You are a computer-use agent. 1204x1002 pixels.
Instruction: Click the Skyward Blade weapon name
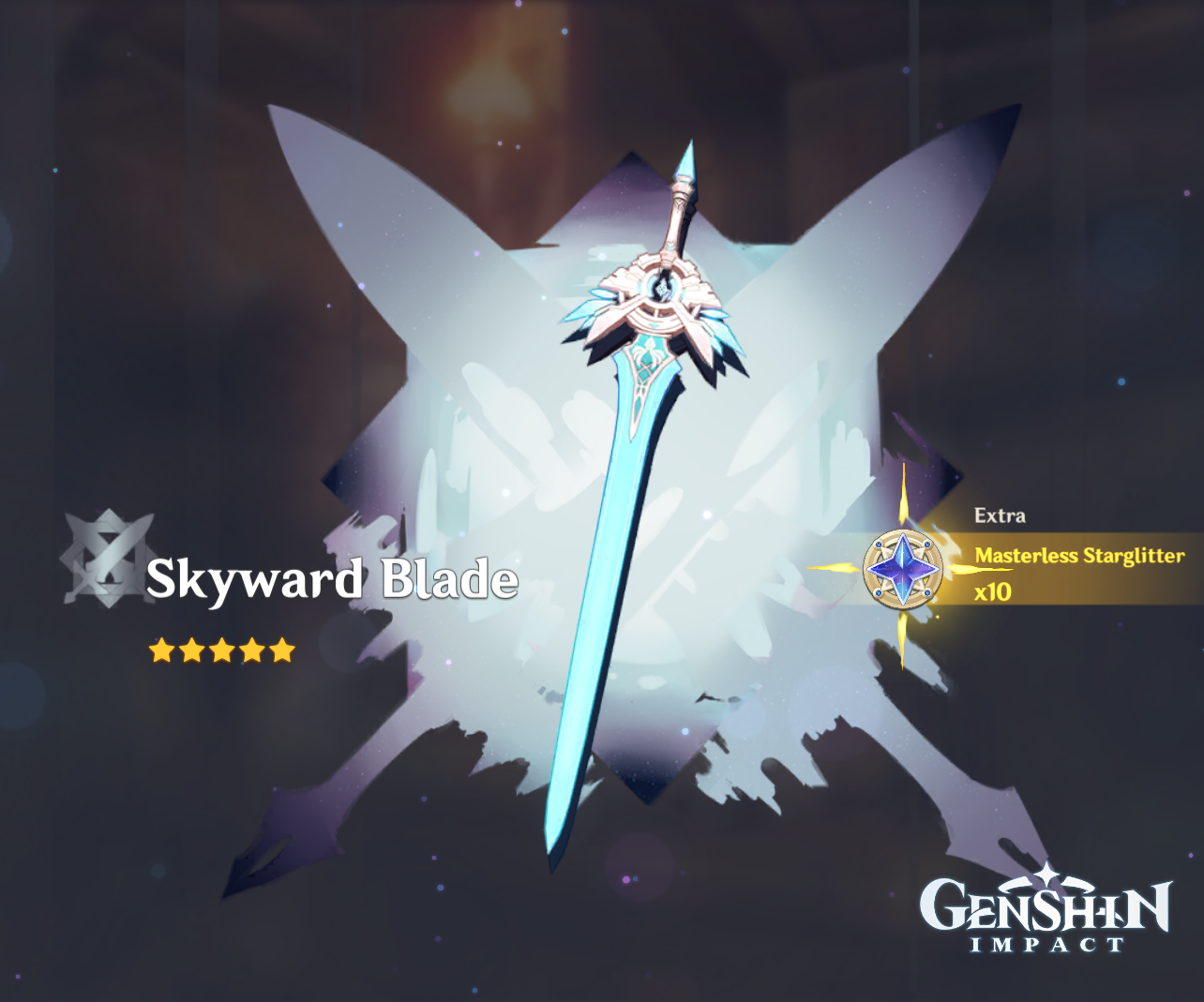(x=335, y=579)
